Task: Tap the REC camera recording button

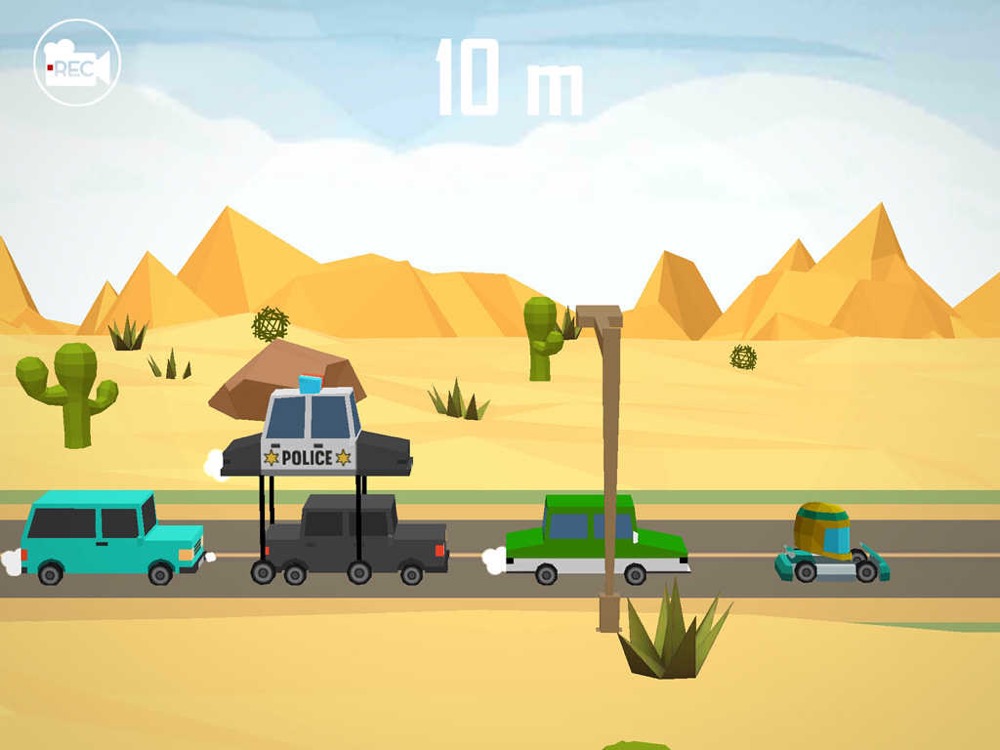Action: 77,62
